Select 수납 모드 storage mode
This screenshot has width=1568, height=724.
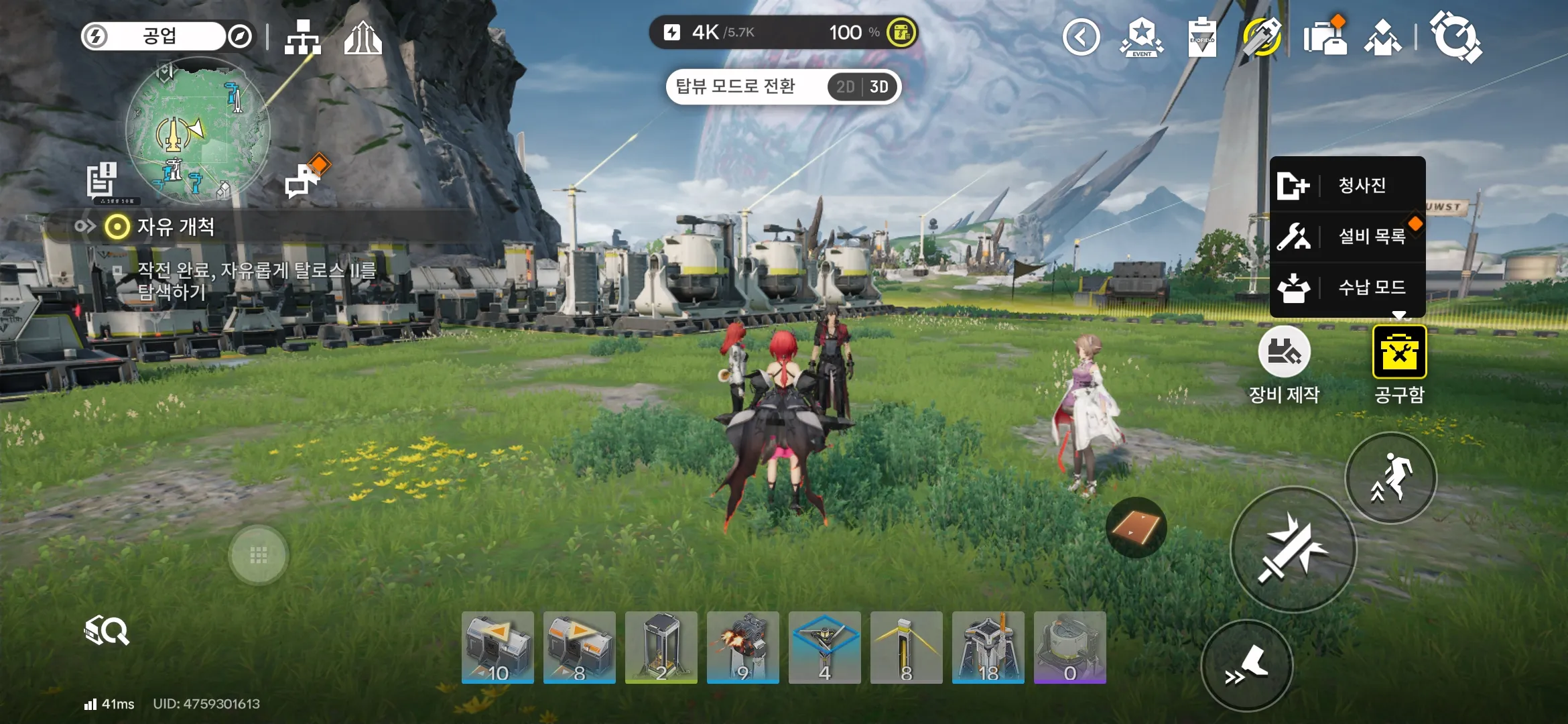[x=1347, y=288]
